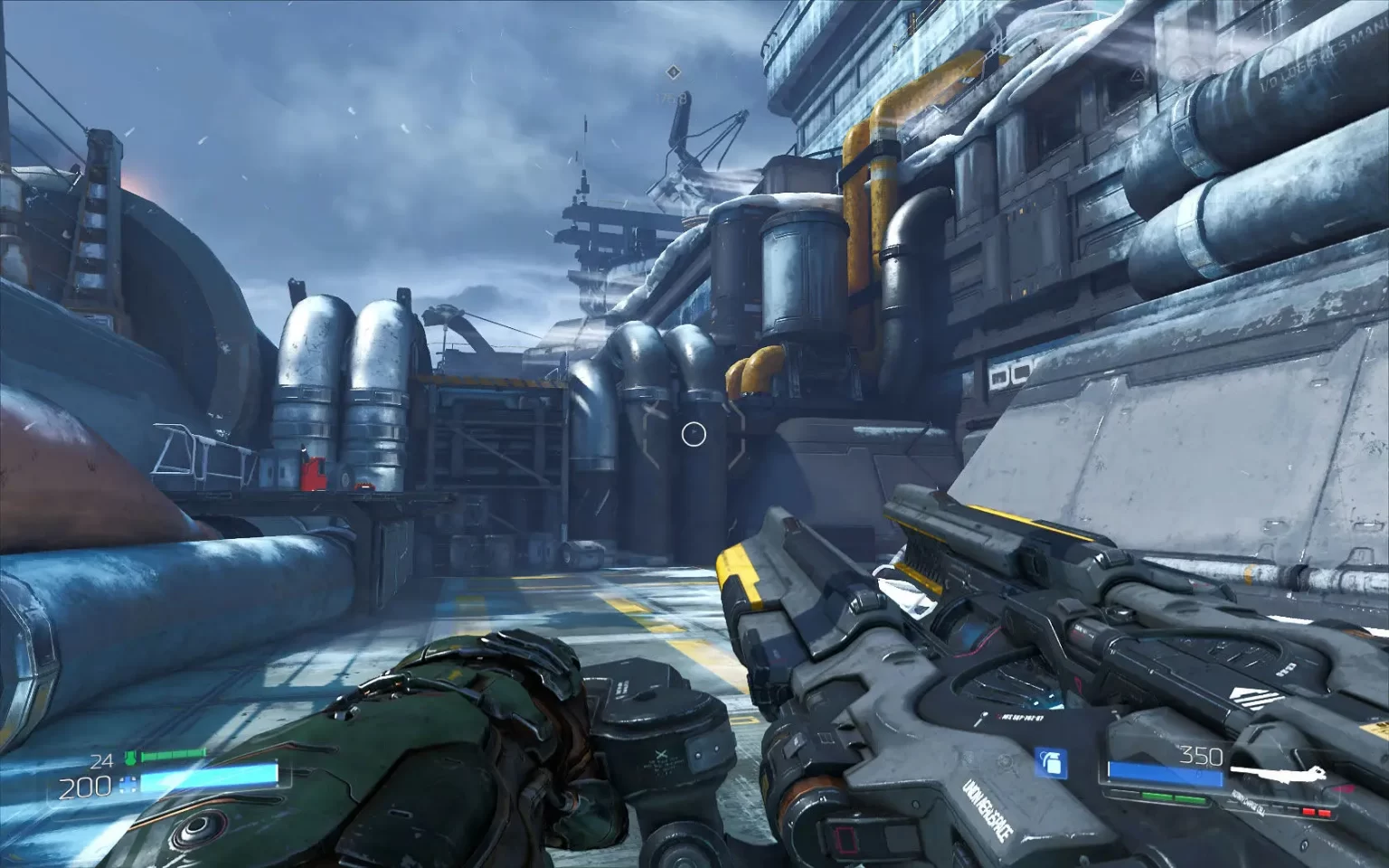Click the blue health cross icon
Screen dimensions: 1389x868
(x=129, y=787)
